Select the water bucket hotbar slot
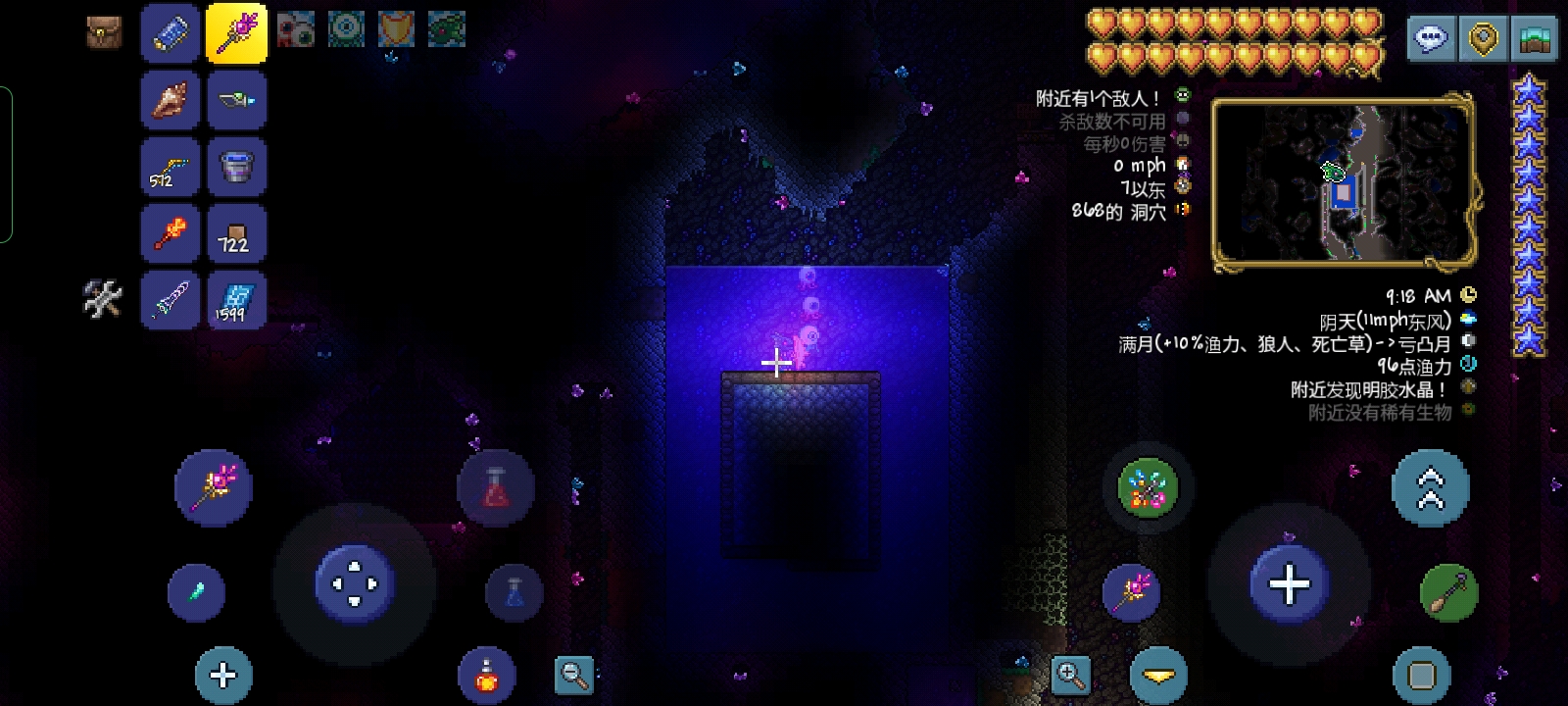The height and width of the screenshot is (706, 1568). pos(236,166)
